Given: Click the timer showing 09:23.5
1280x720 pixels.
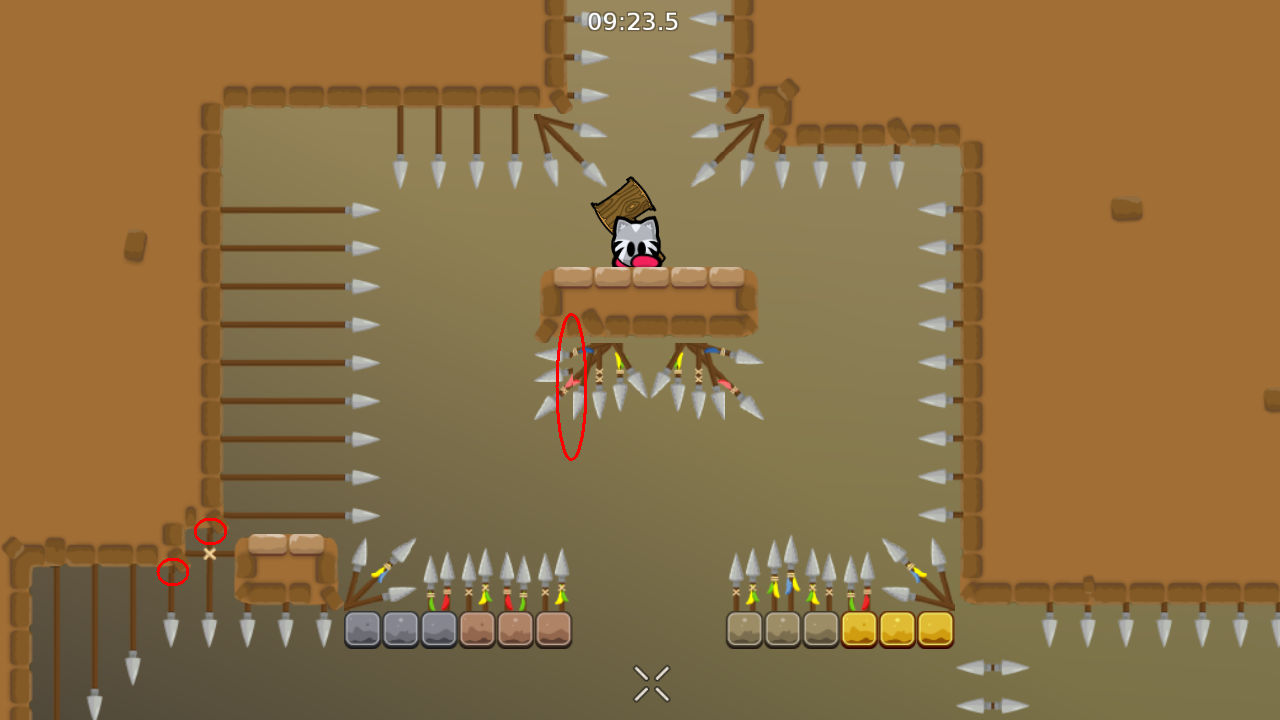Looking at the screenshot, I should (634, 22).
